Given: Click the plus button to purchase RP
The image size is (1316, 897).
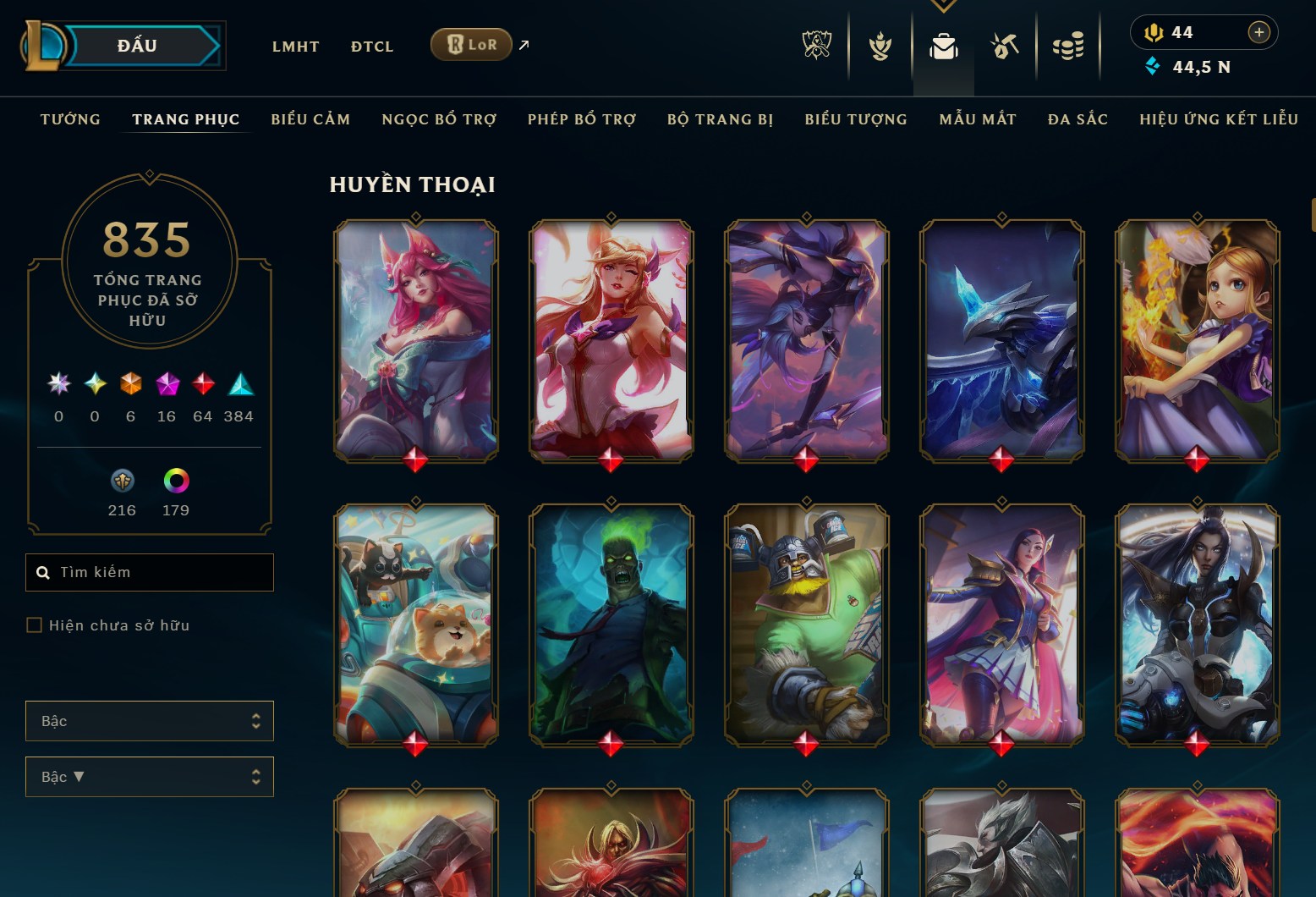Looking at the screenshot, I should click(1259, 32).
